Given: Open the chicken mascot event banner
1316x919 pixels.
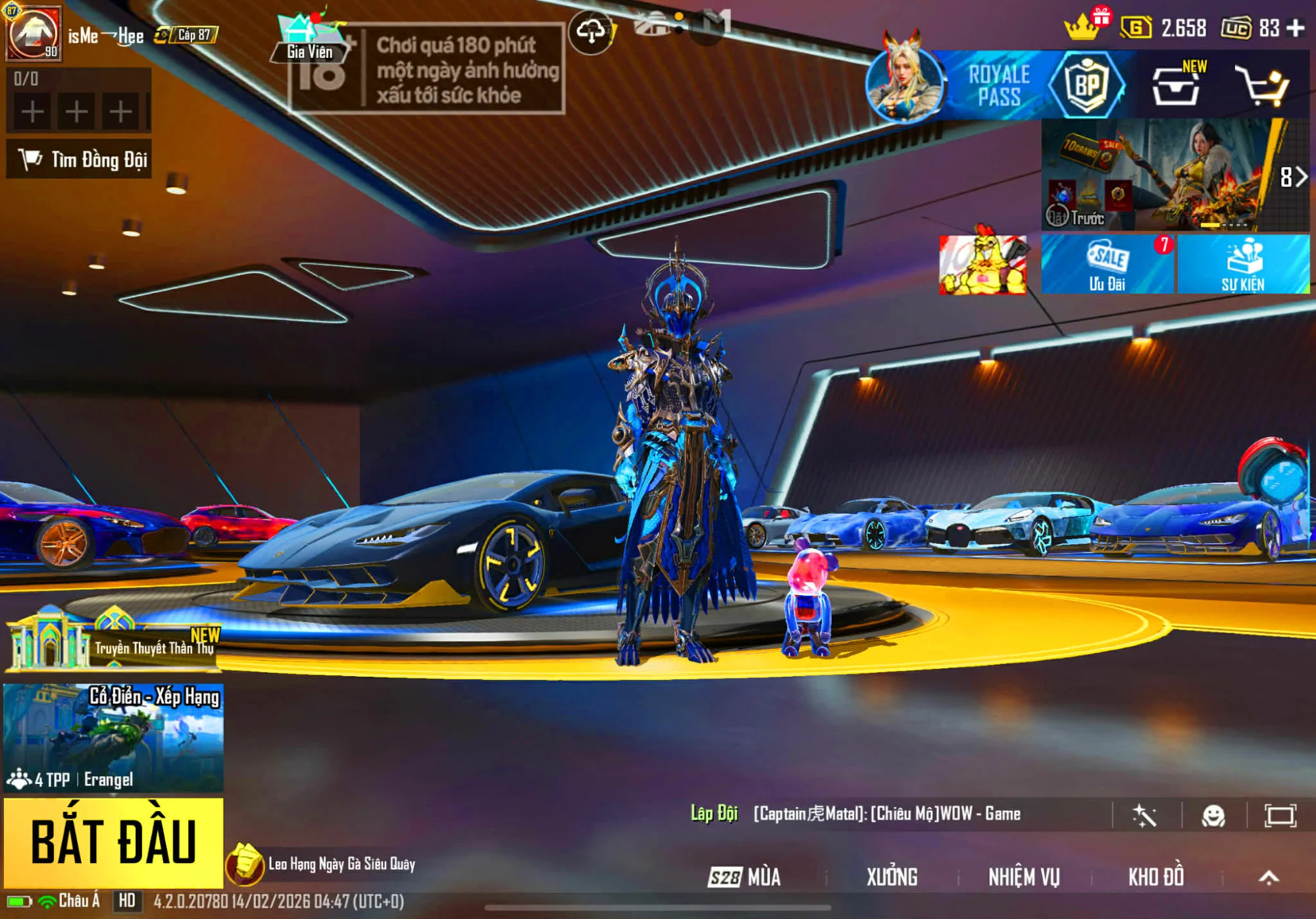Looking at the screenshot, I should (x=982, y=265).
